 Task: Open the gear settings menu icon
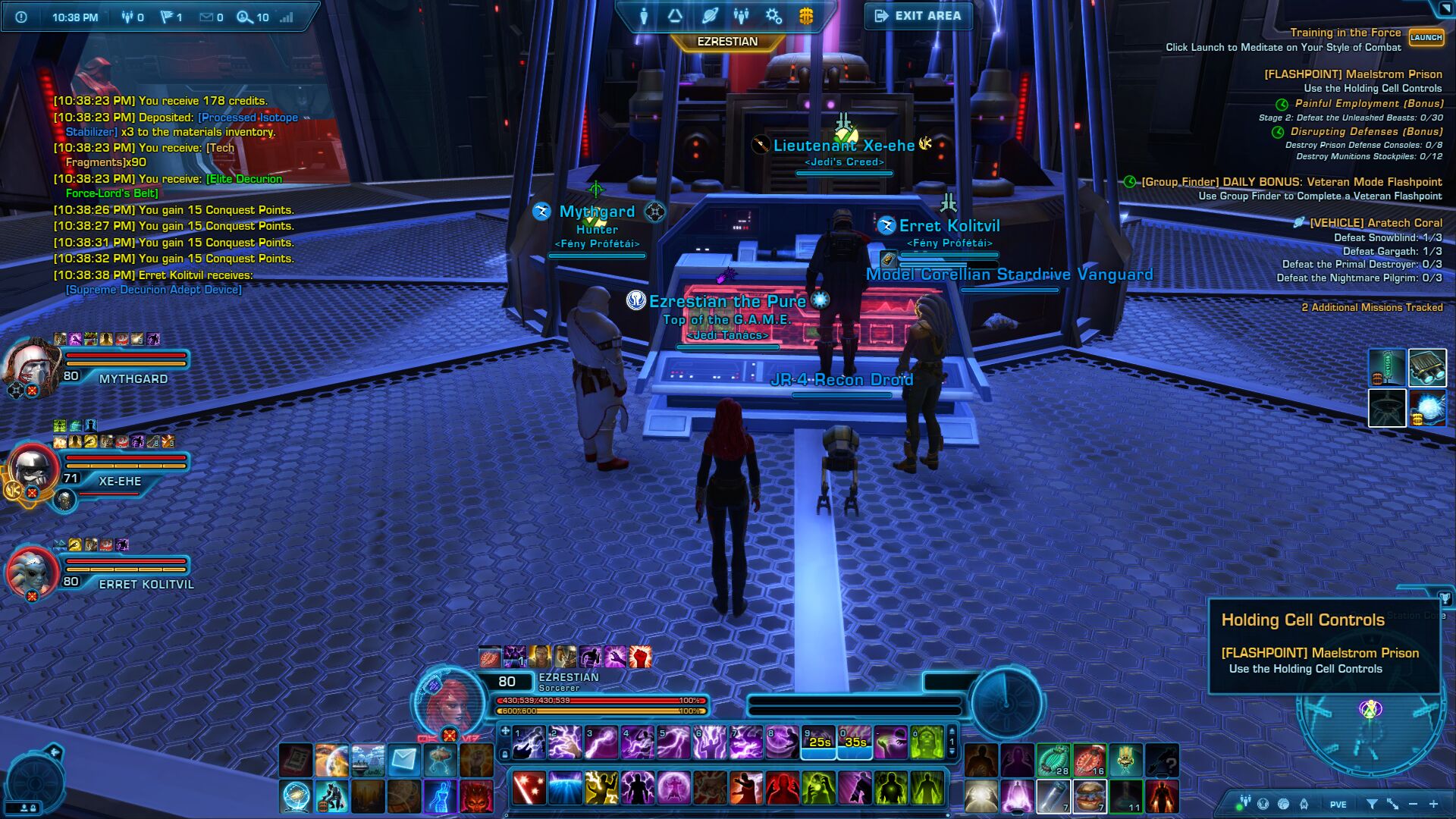(x=773, y=16)
